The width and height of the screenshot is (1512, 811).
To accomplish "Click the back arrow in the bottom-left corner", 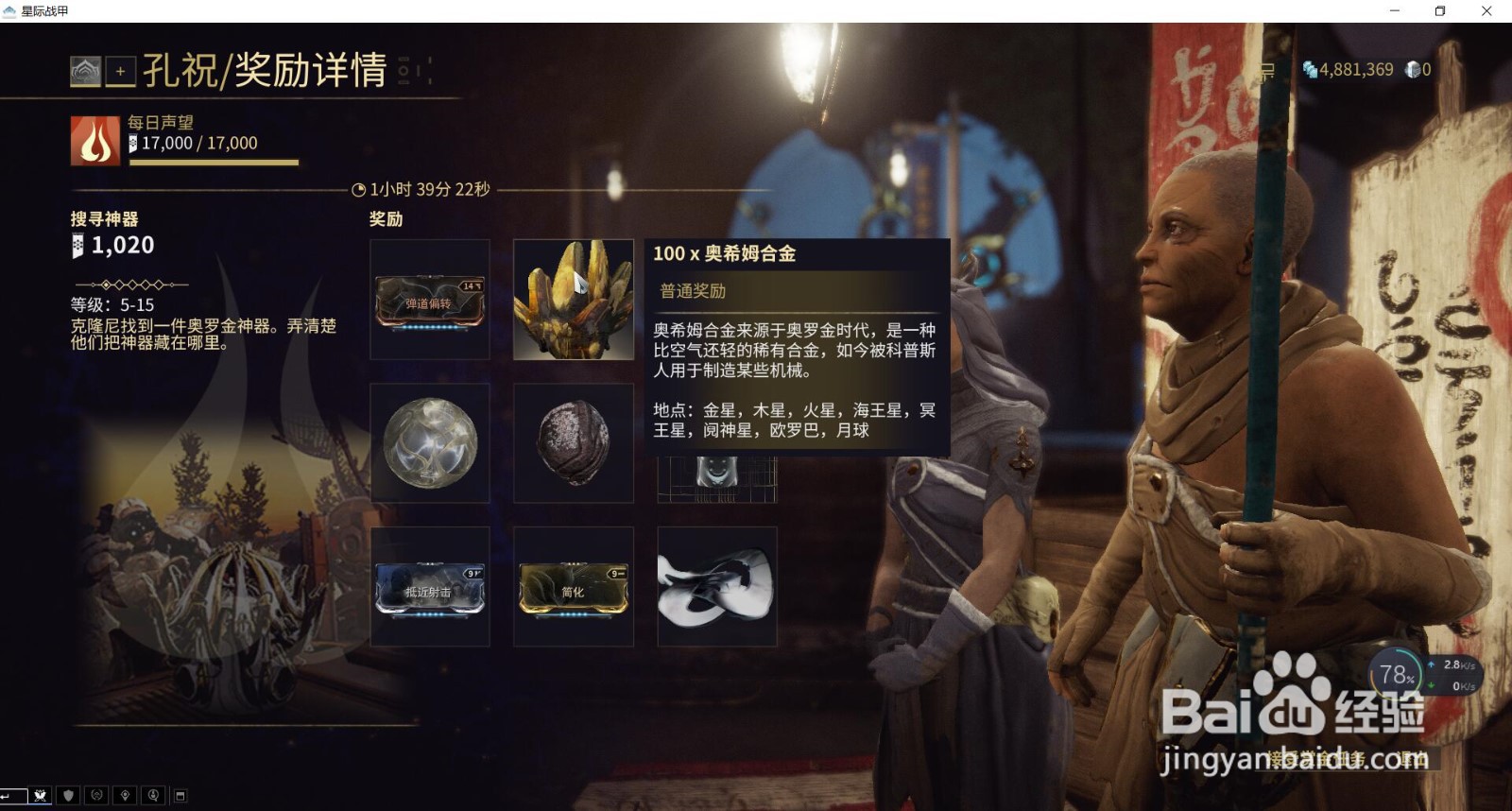I will (x=9, y=794).
